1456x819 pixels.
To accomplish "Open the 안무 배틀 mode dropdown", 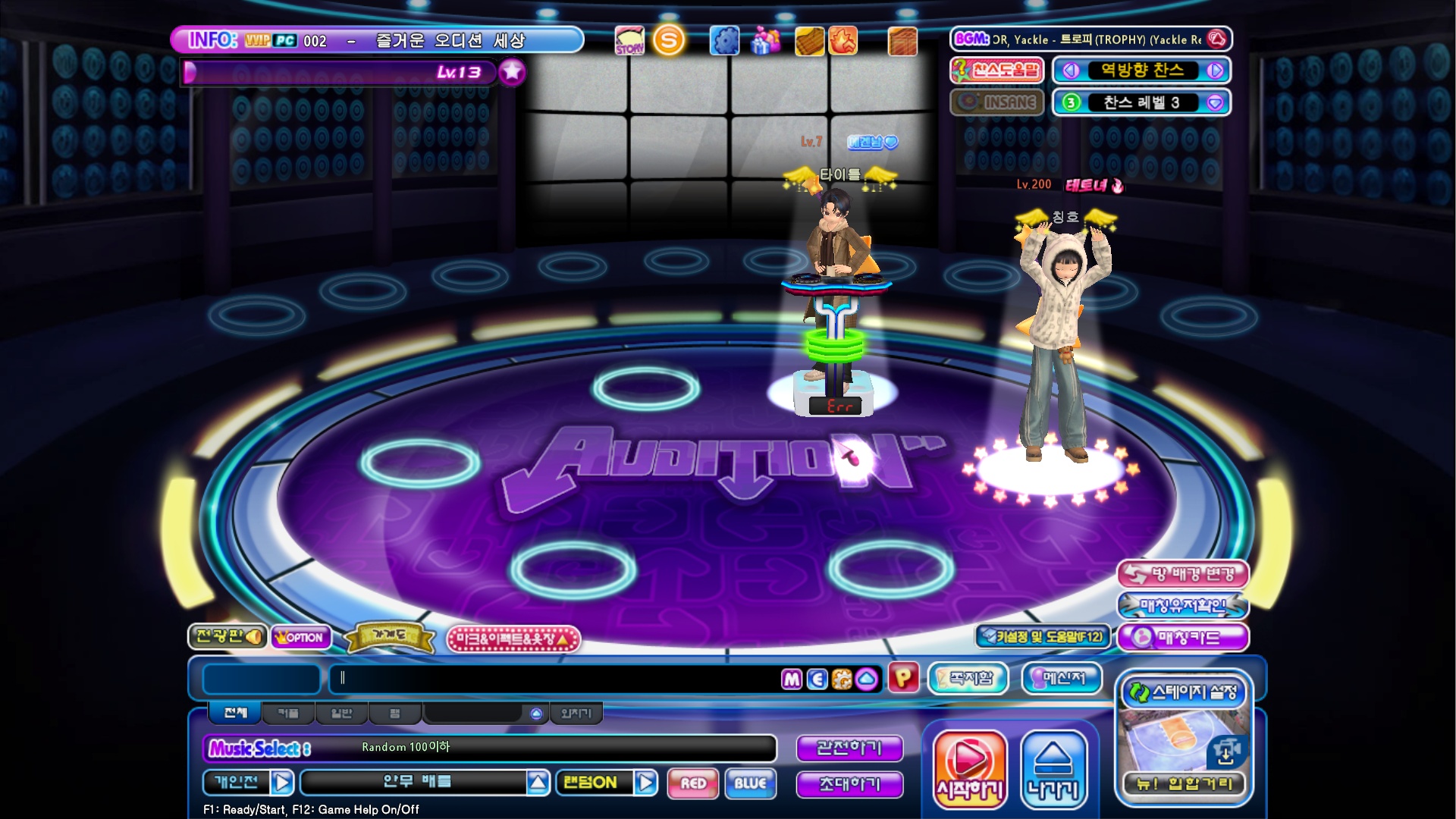I will (538, 783).
